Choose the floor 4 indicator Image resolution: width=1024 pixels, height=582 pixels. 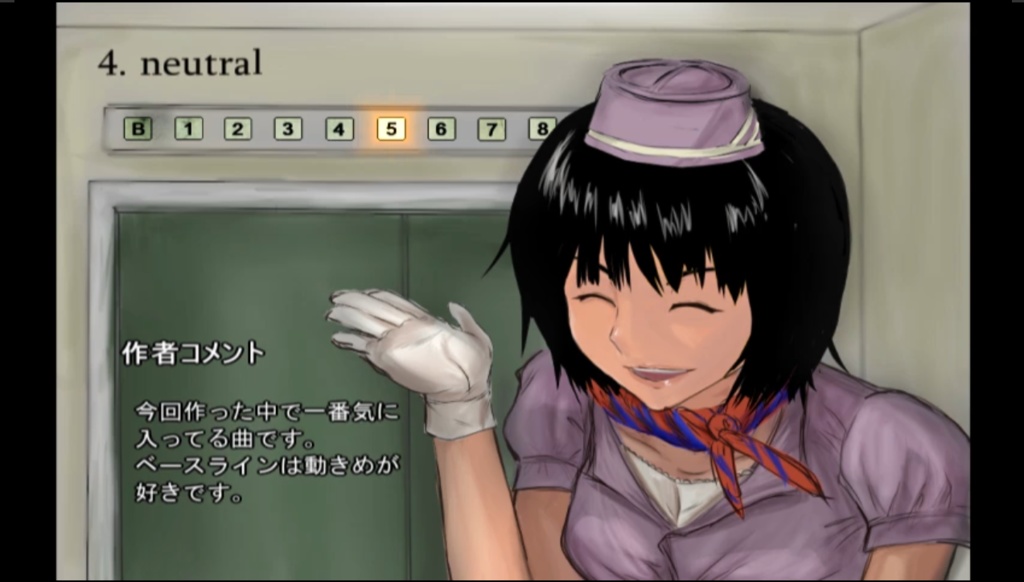[339, 128]
